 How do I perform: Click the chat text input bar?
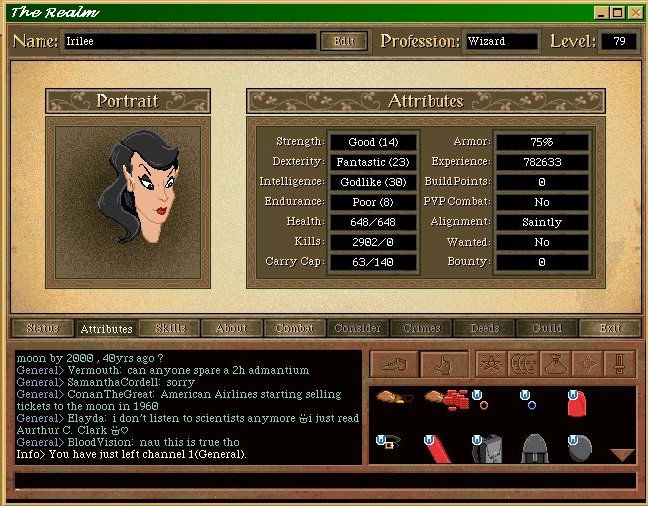324,481
